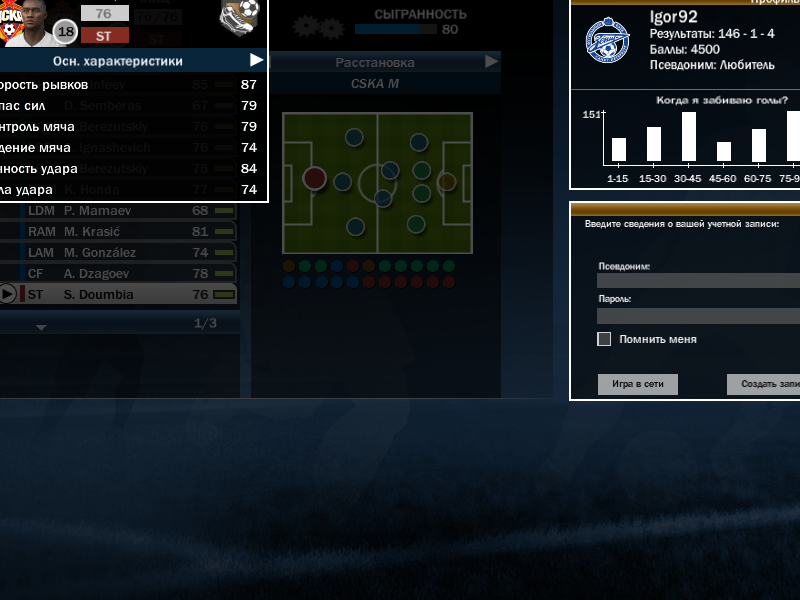This screenshot has width=800, height=600.
Task: Click the Псевдоним input field
Action: tap(698, 281)
